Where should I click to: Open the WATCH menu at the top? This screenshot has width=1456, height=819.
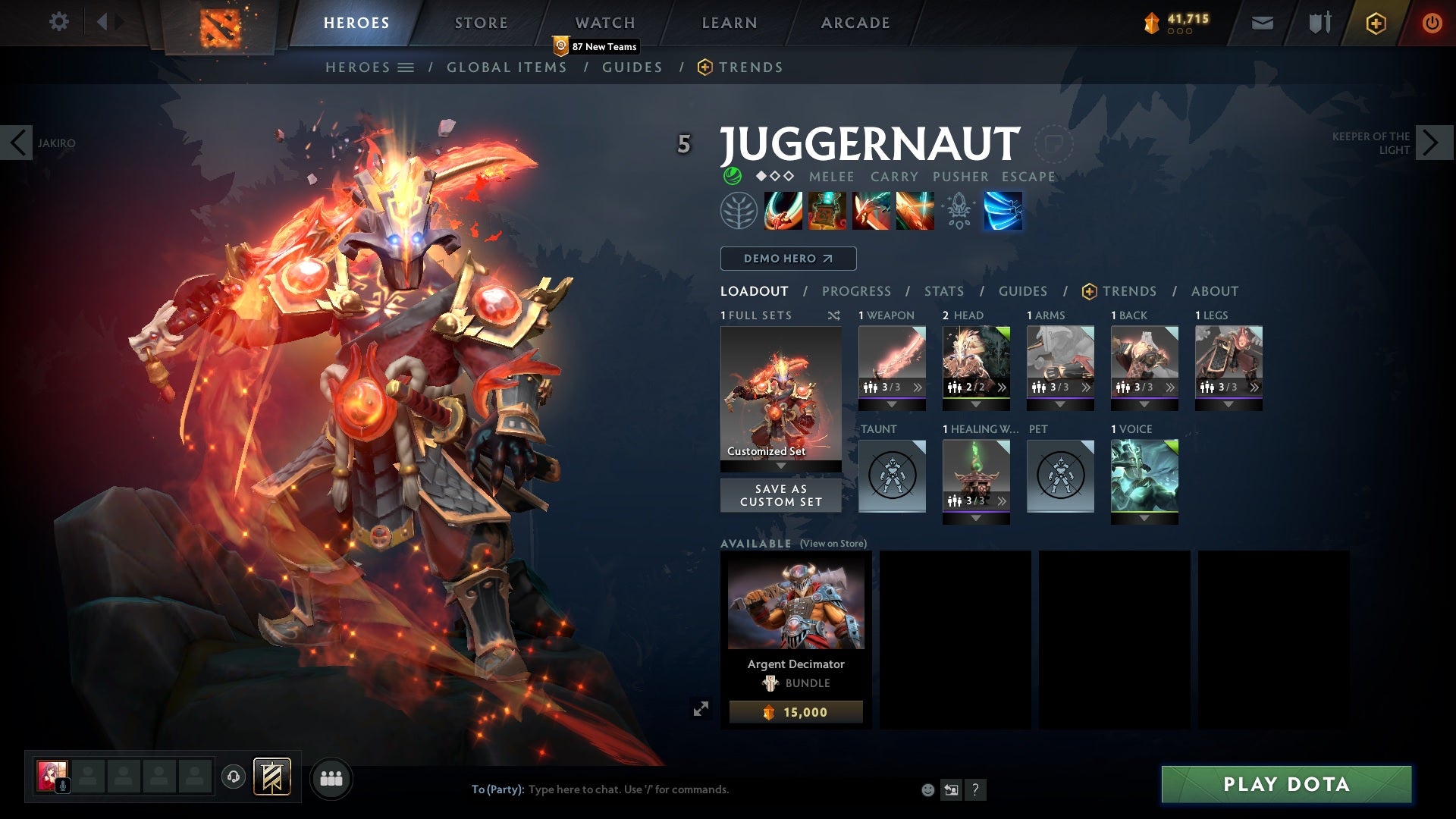604,22
